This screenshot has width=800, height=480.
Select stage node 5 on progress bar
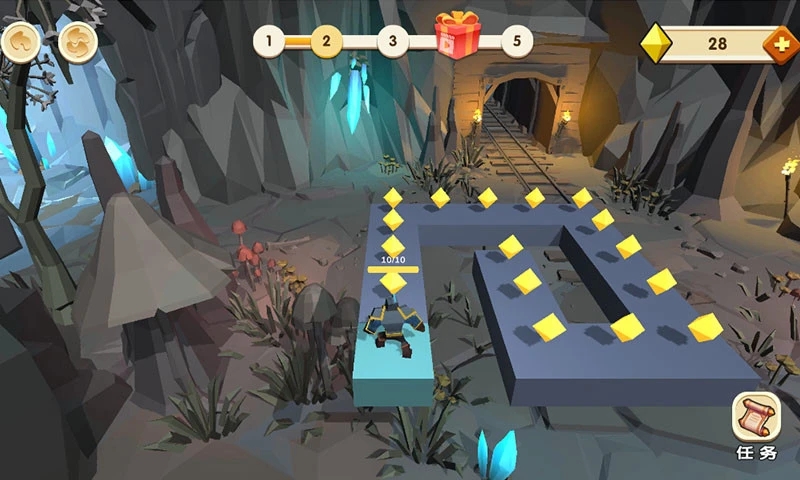coord(516,42)
